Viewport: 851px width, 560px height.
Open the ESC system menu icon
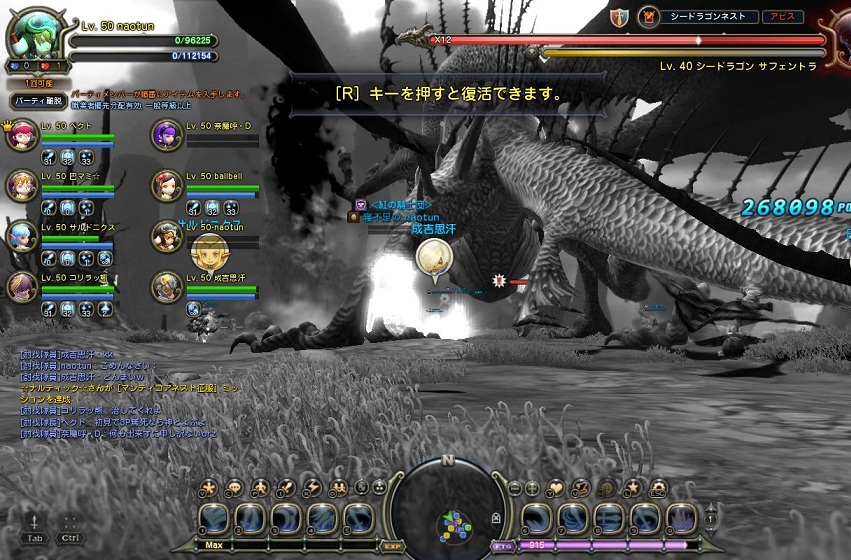click(x=657, y=488)
